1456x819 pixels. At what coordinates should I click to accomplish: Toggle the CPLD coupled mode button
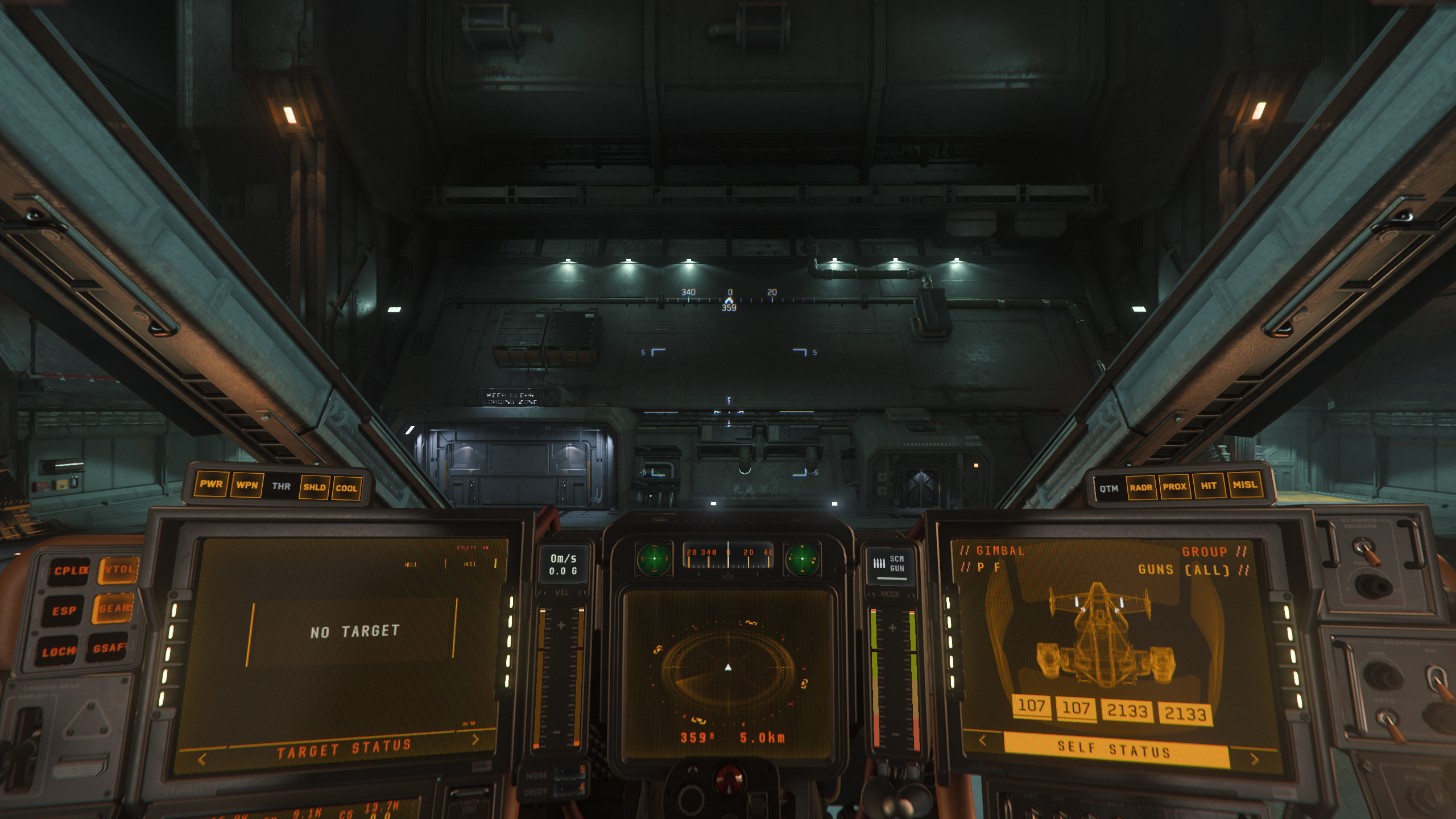[x=71, y=570]
